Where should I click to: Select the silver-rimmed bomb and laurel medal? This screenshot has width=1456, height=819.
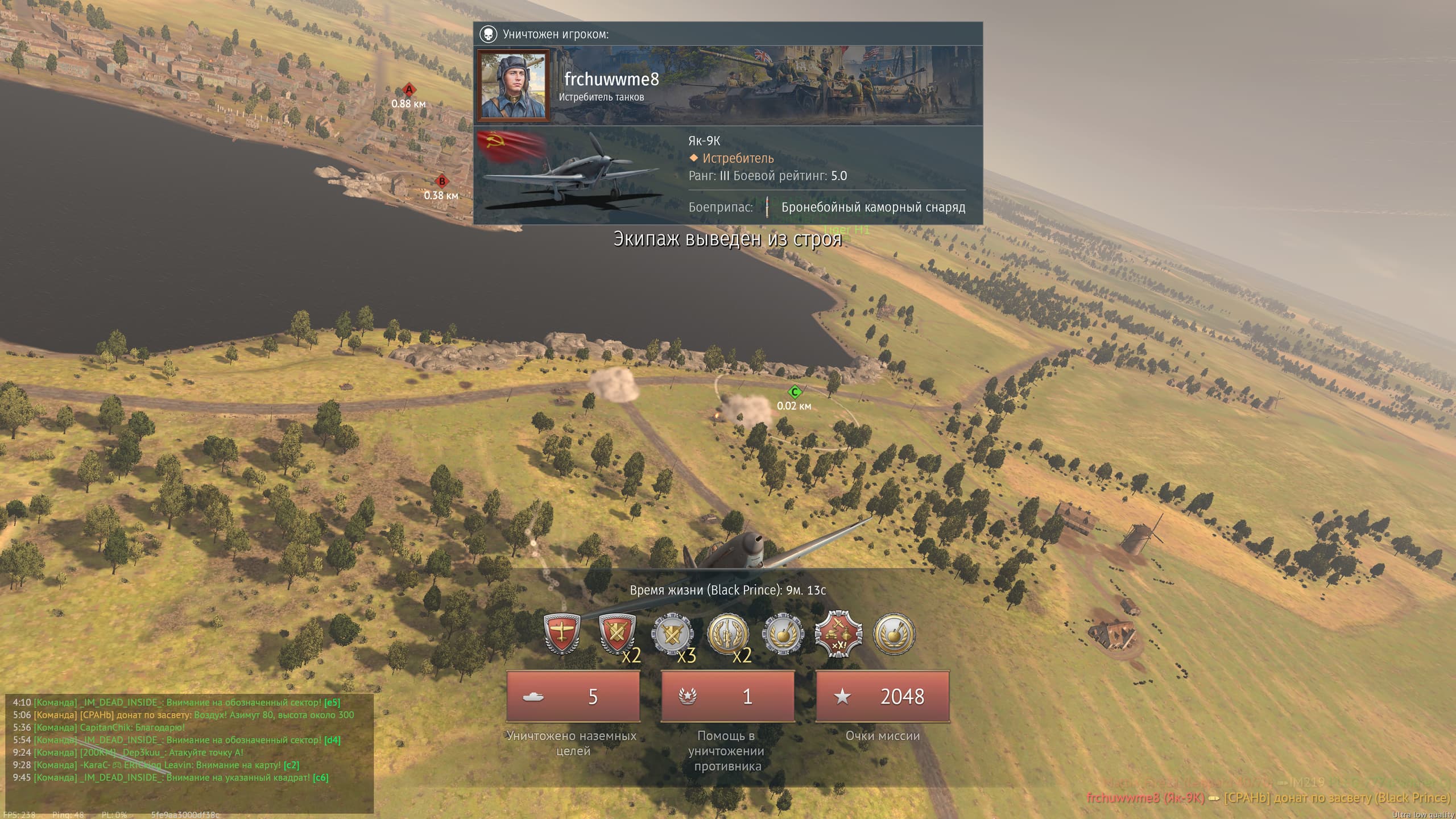783,634
